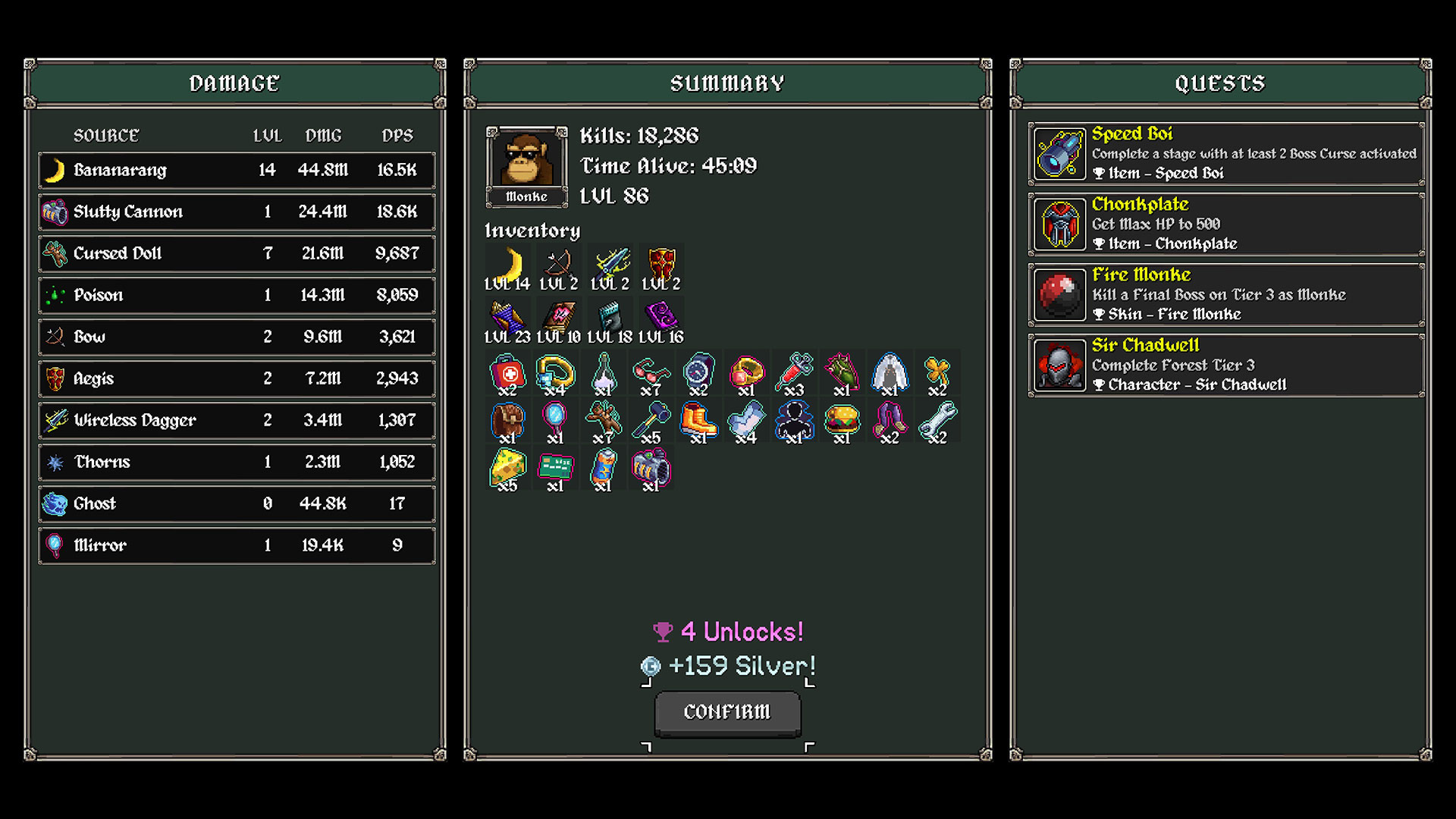
Task: Select the Ghost damage row
Action: [237, 504]
